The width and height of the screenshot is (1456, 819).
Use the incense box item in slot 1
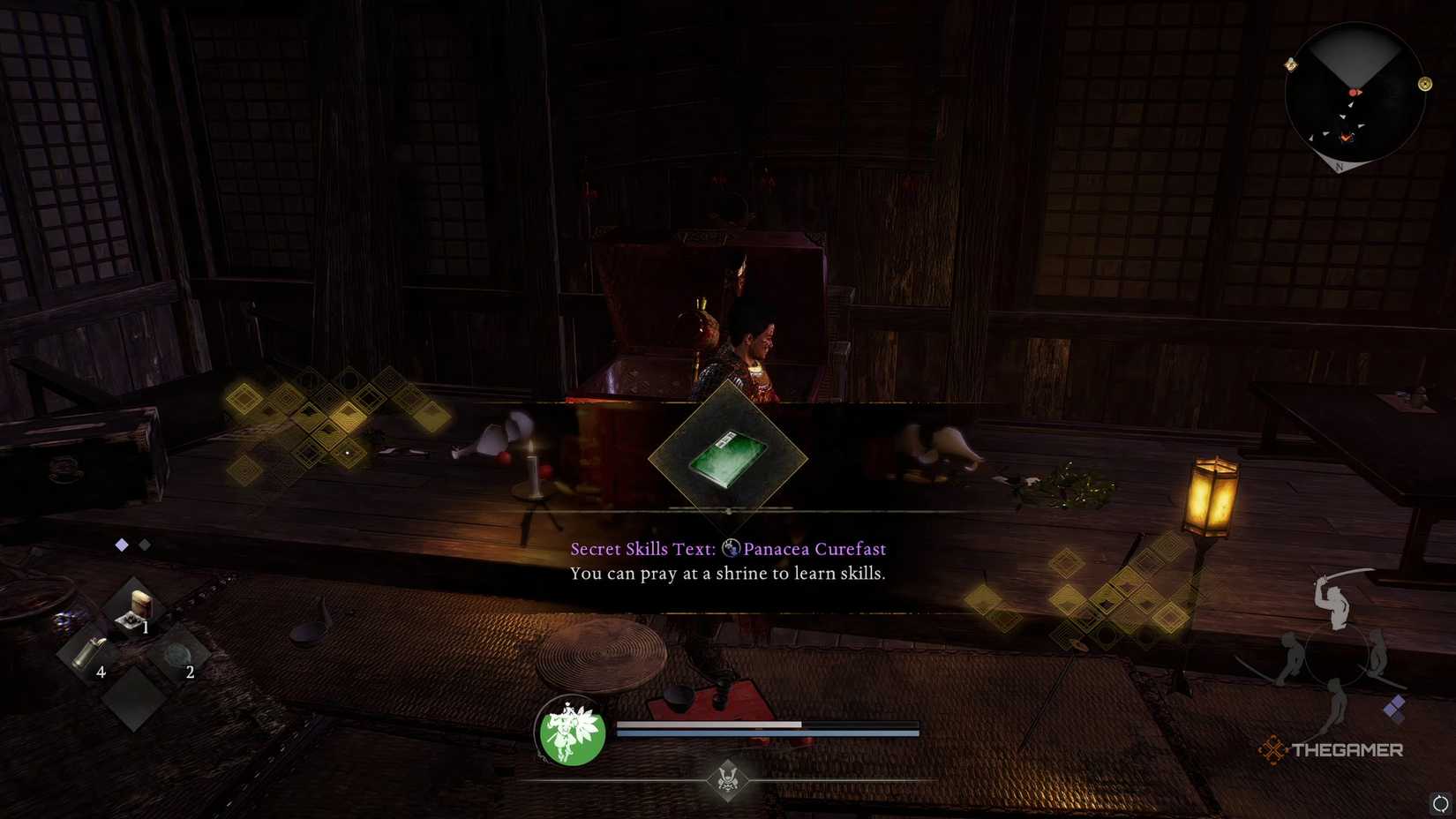point(137,607)
